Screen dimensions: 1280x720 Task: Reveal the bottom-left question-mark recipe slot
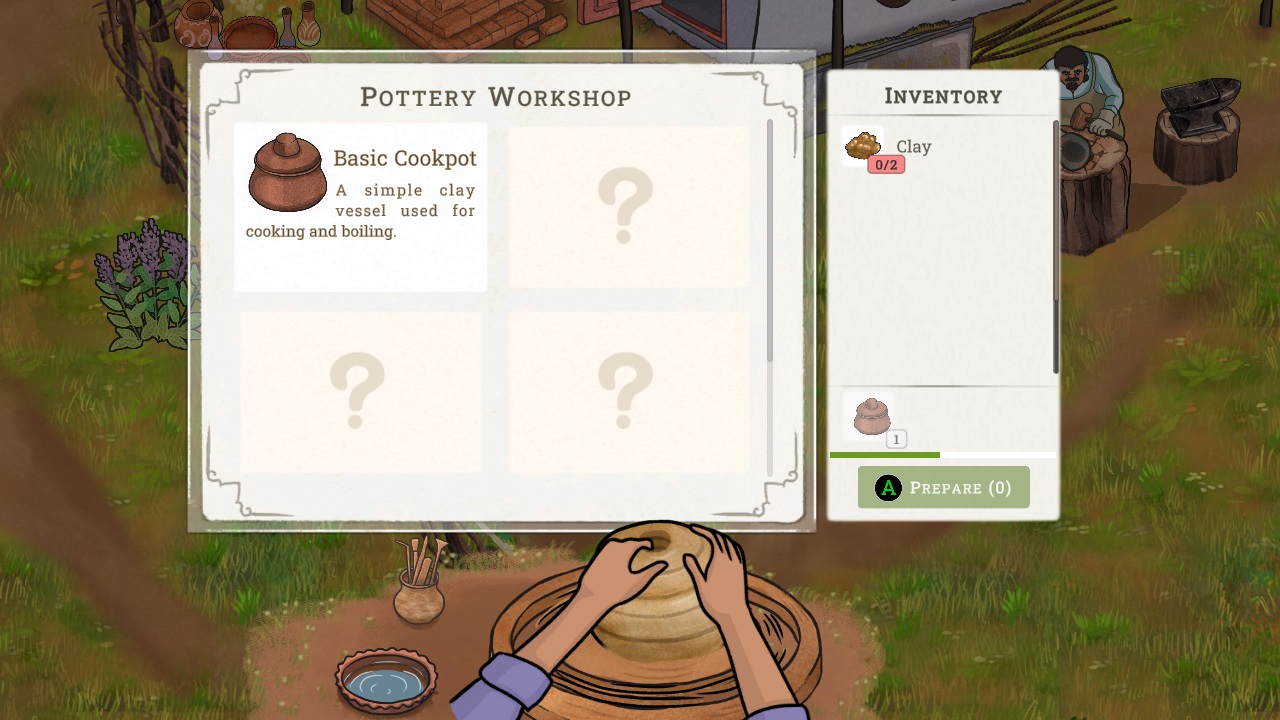click(x=360, y=390)
